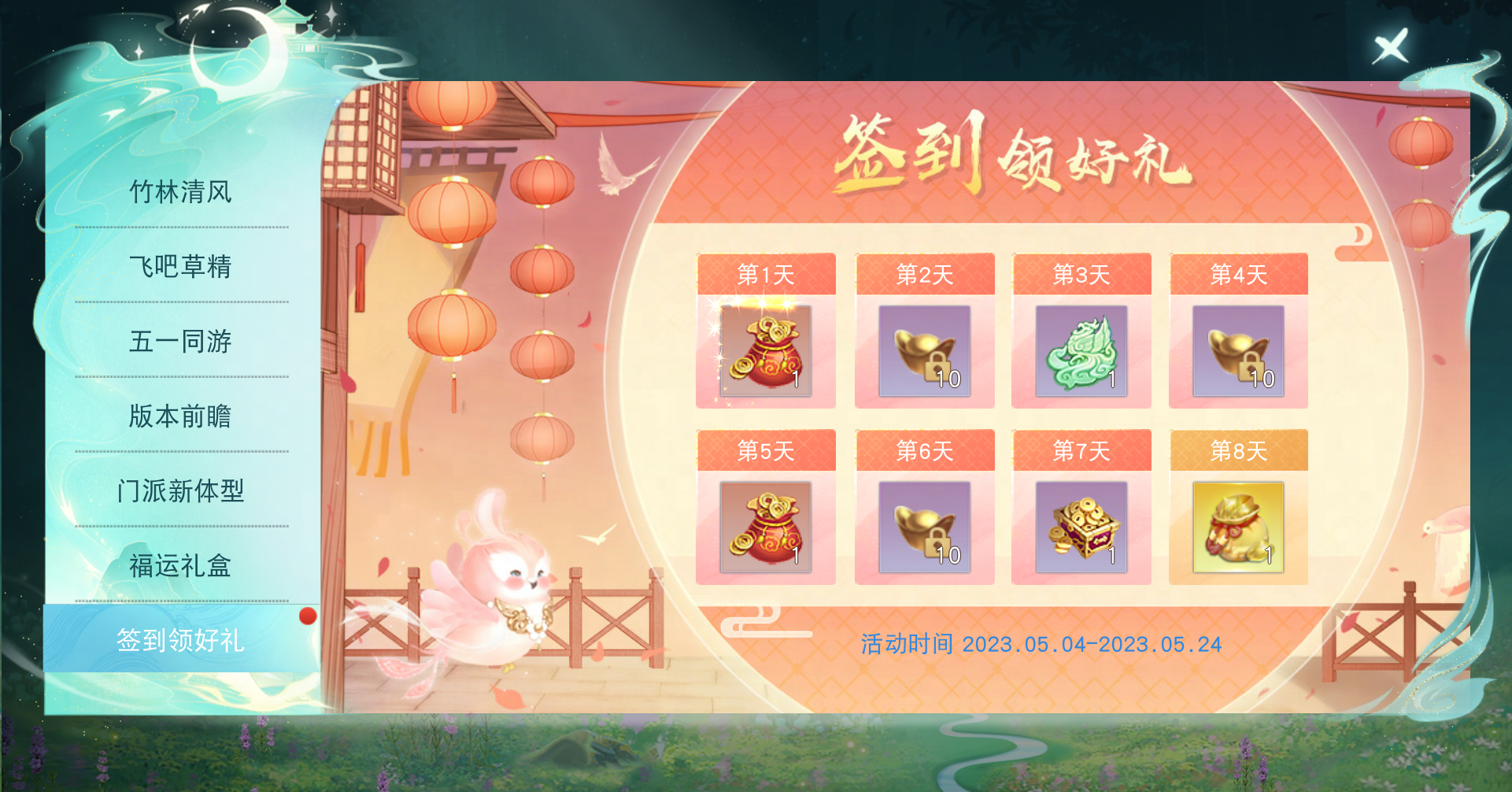The image size is (1512, 792).
Task: Click the Day 4 locked gold ingot reward
Action: [1237, 352]
